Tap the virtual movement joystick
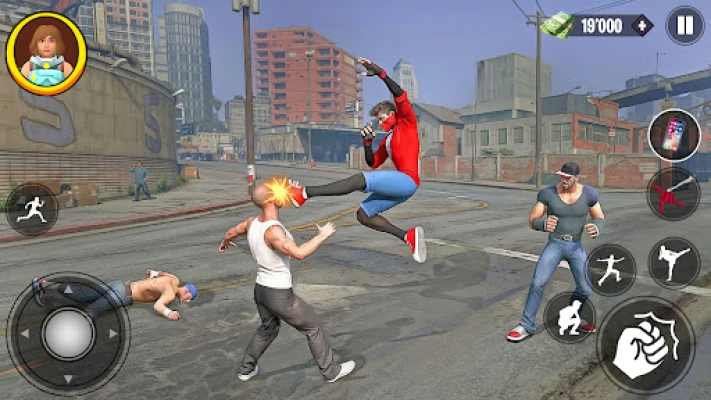Image resolution: width=711 pixels, height=400 pixels. (x=68, y=334)
